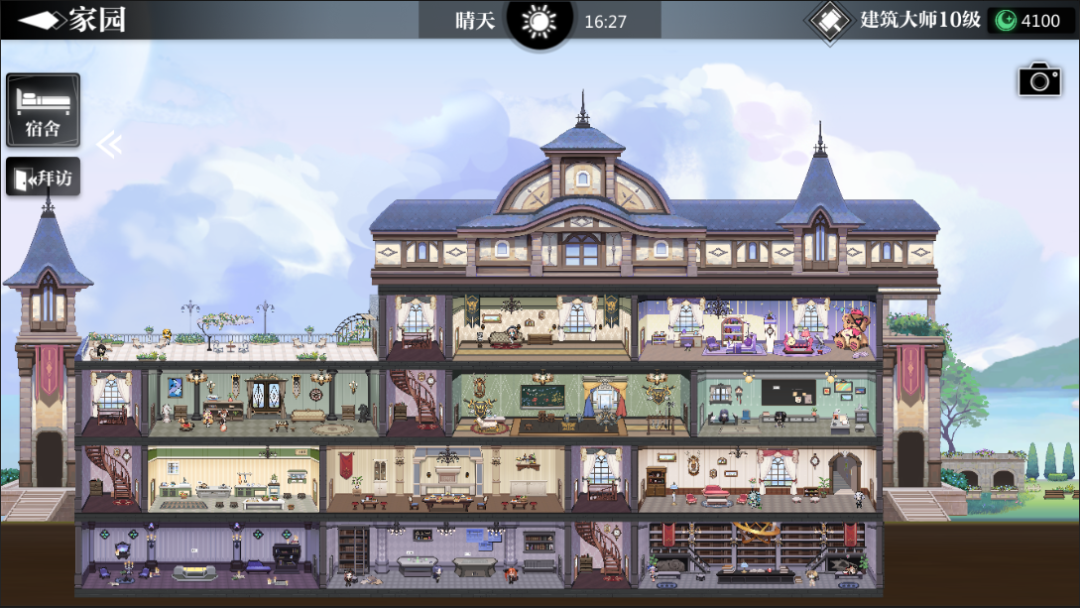The image size is (1080, 608).
Task: Tap the green 4100 currency counter
Action: tap(1030, 21)
